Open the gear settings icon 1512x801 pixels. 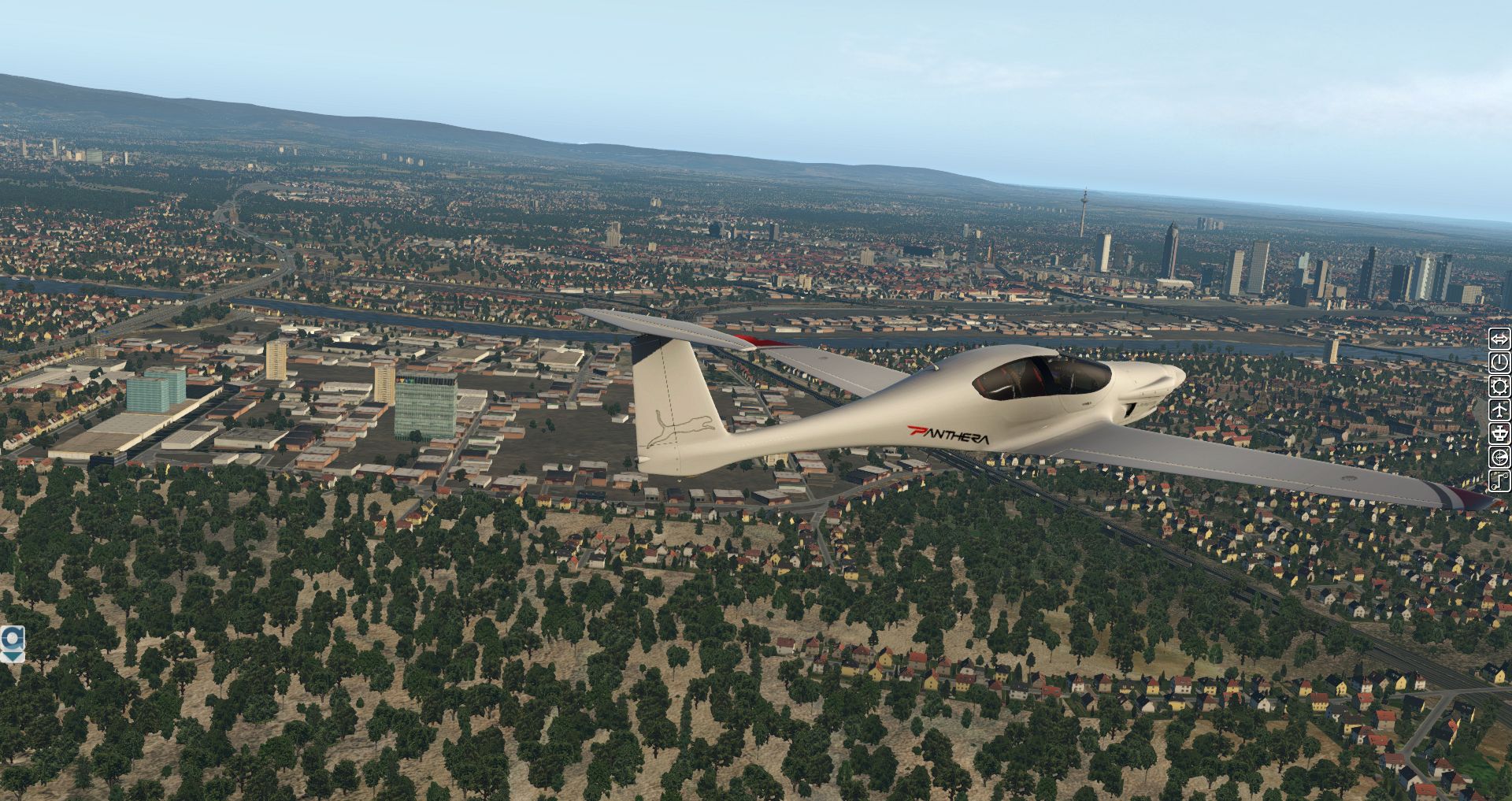click(x=1499, y=386)
